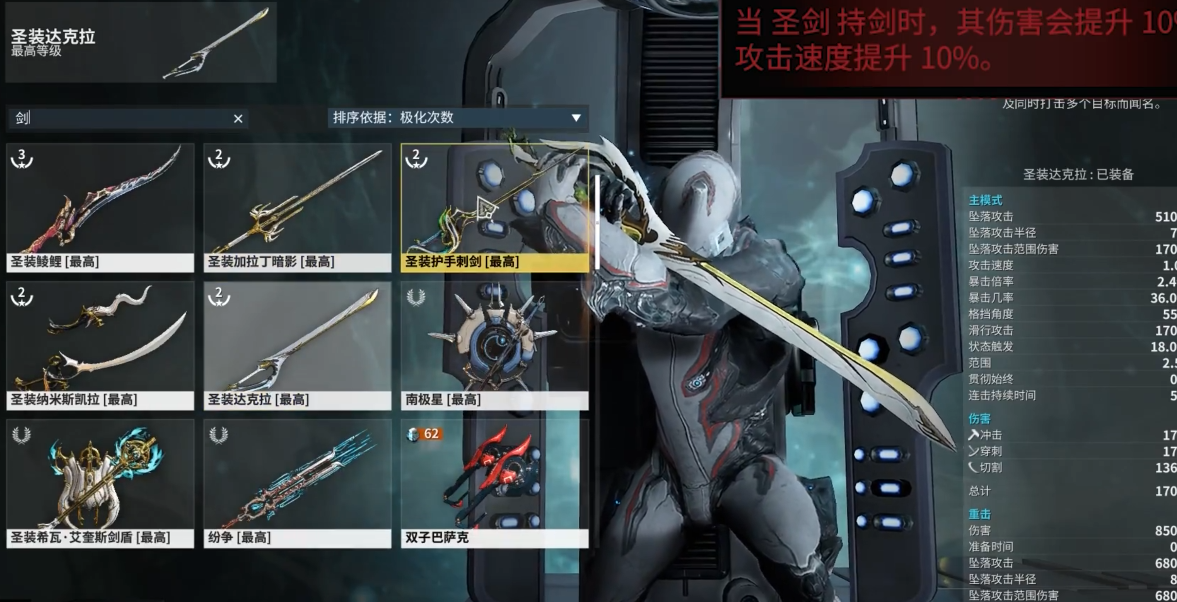Pick the 圣装纳米斯凯拉 weapon
The height and width of the screenshot is (602, 1177).
pyautogui.click(x=100, y=345)
